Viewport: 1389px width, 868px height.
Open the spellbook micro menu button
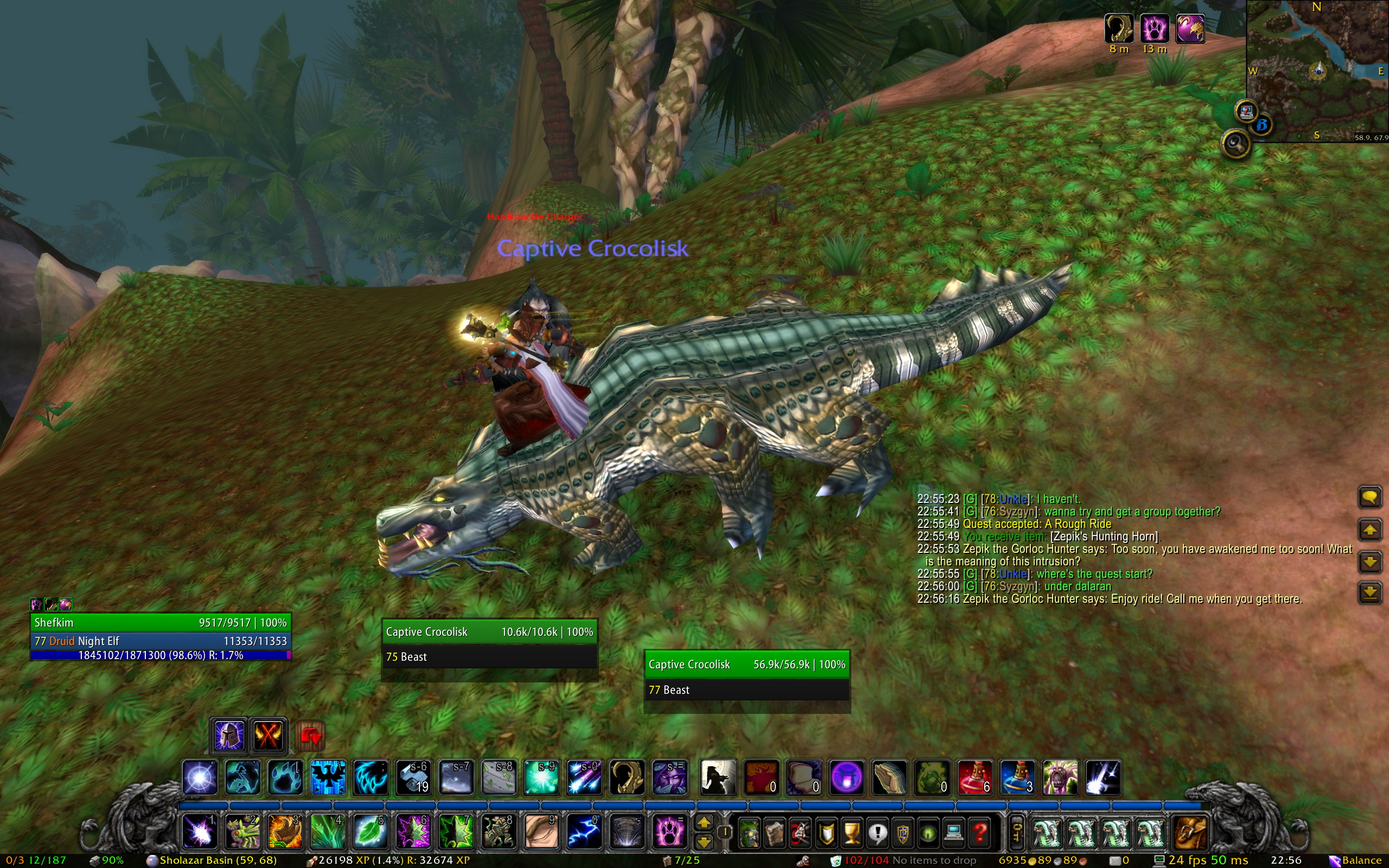(x=775, y=832)
